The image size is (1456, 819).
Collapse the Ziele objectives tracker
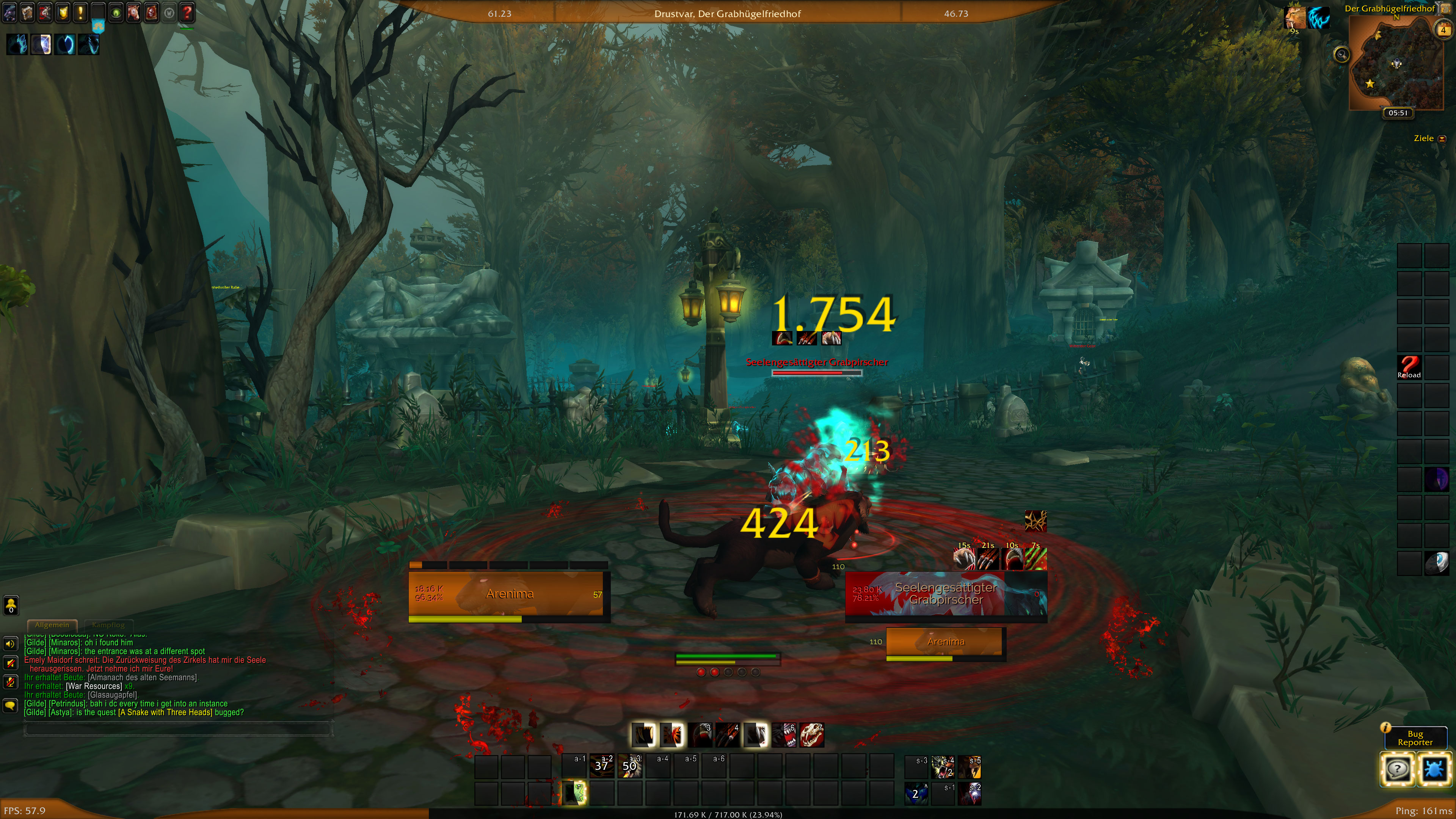(x=1442, y=138)
